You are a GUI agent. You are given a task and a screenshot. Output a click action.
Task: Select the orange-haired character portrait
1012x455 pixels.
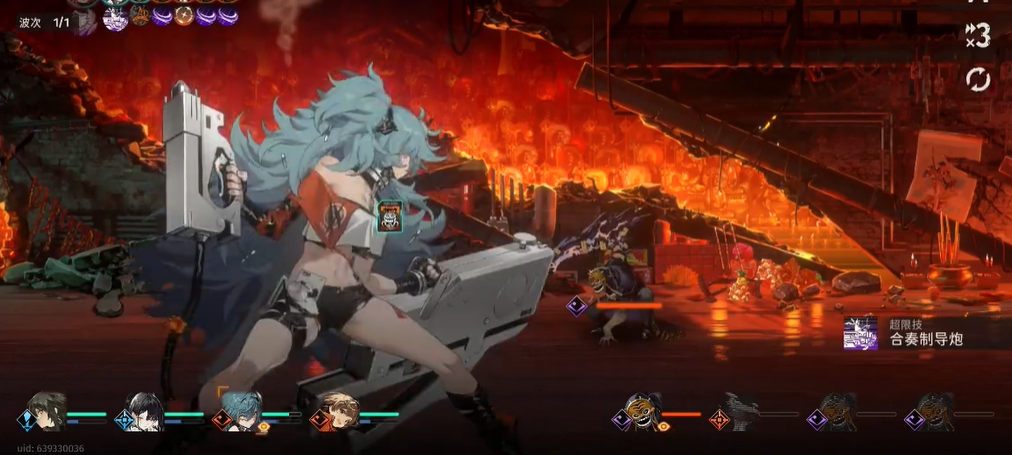339,410
